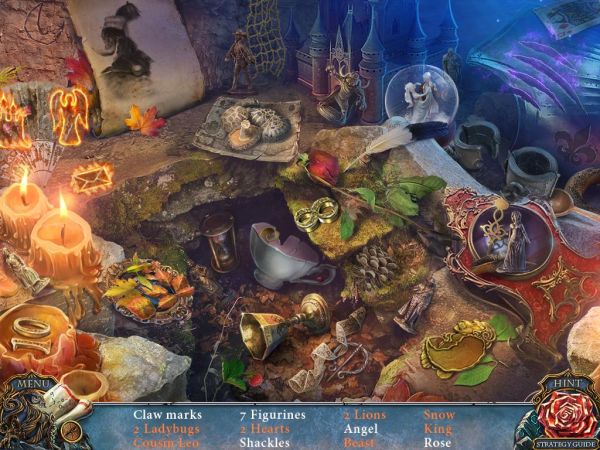
Task: Use the rose Hint button
Action: tap(565, 407)
